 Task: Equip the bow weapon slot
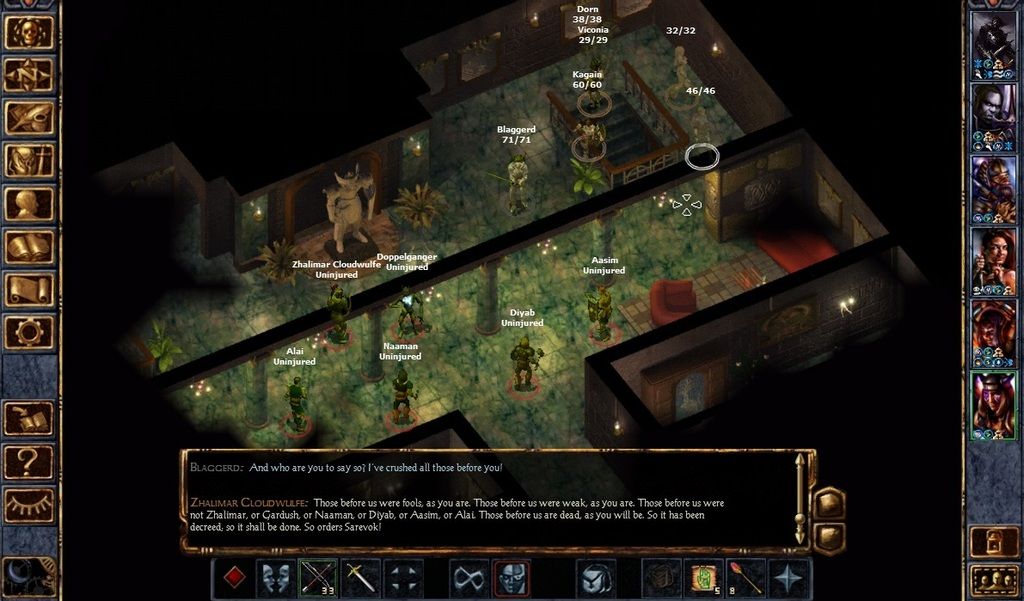(x=319, y=579)
